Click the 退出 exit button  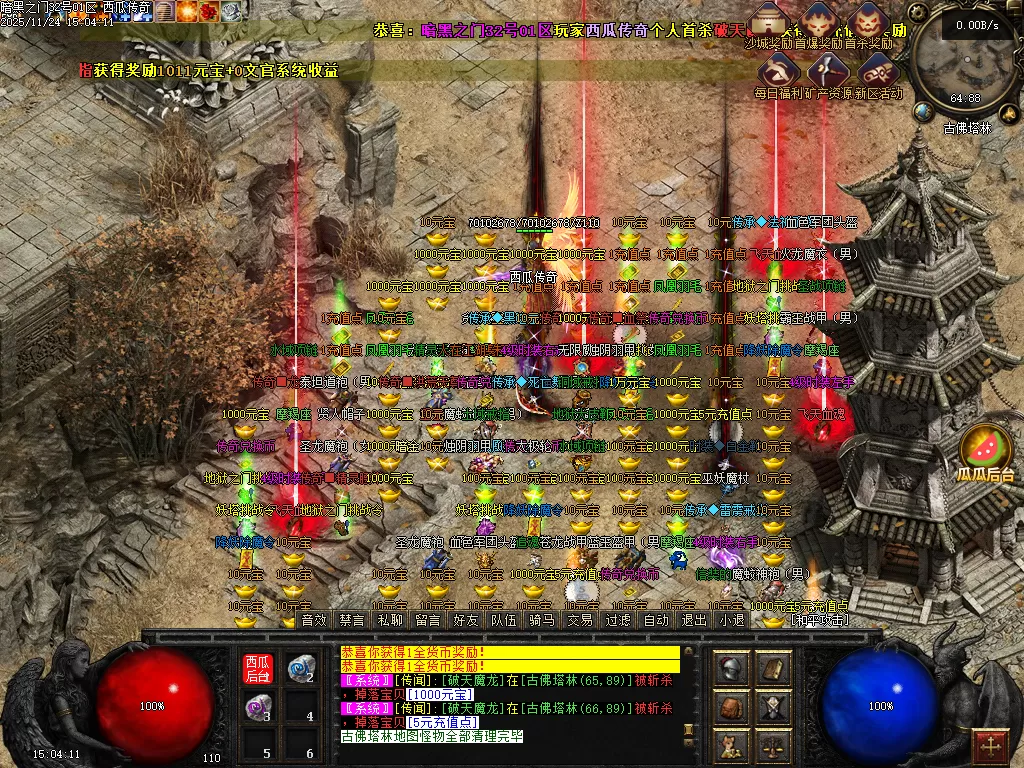pyautogui.click(x=694, y=620)
